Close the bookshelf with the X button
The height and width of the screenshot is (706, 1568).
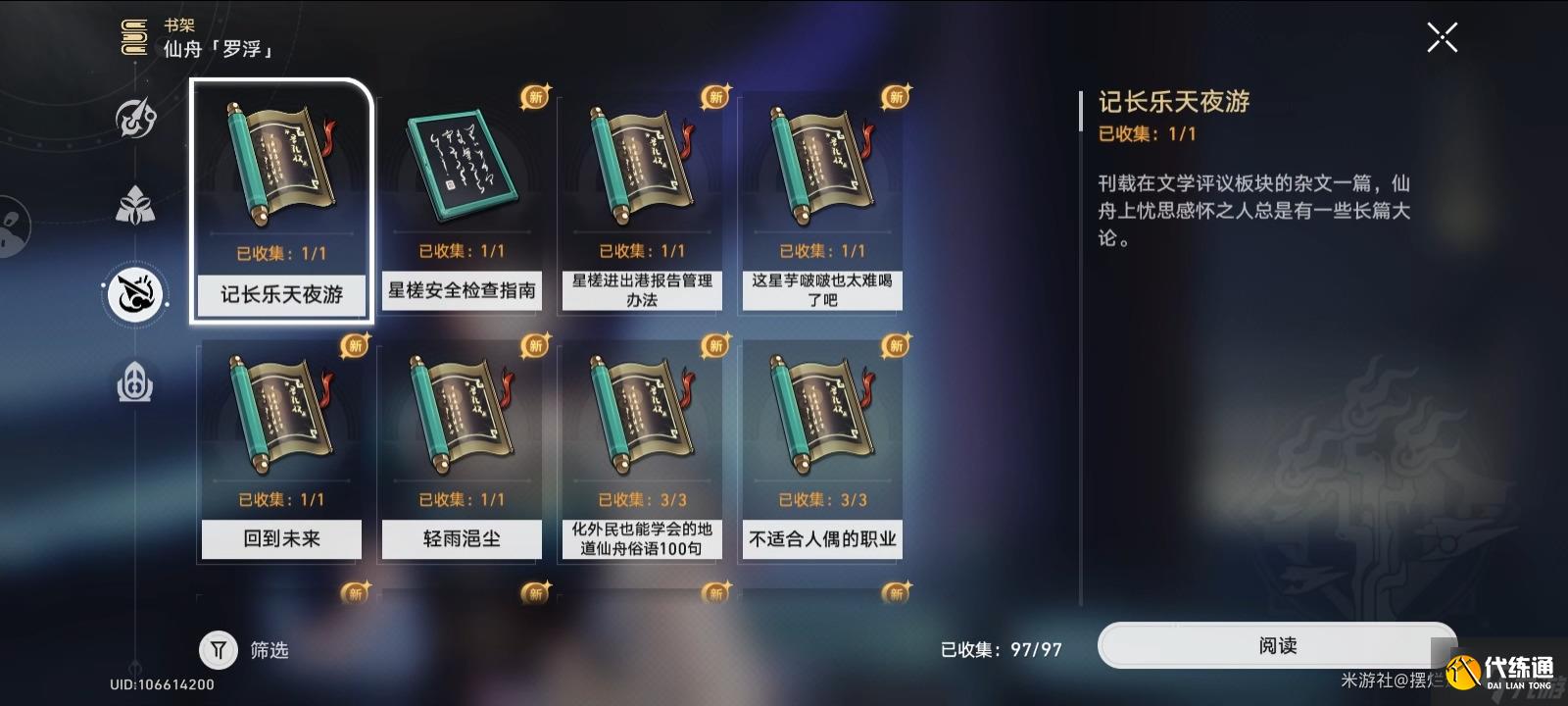(1441, 37)
